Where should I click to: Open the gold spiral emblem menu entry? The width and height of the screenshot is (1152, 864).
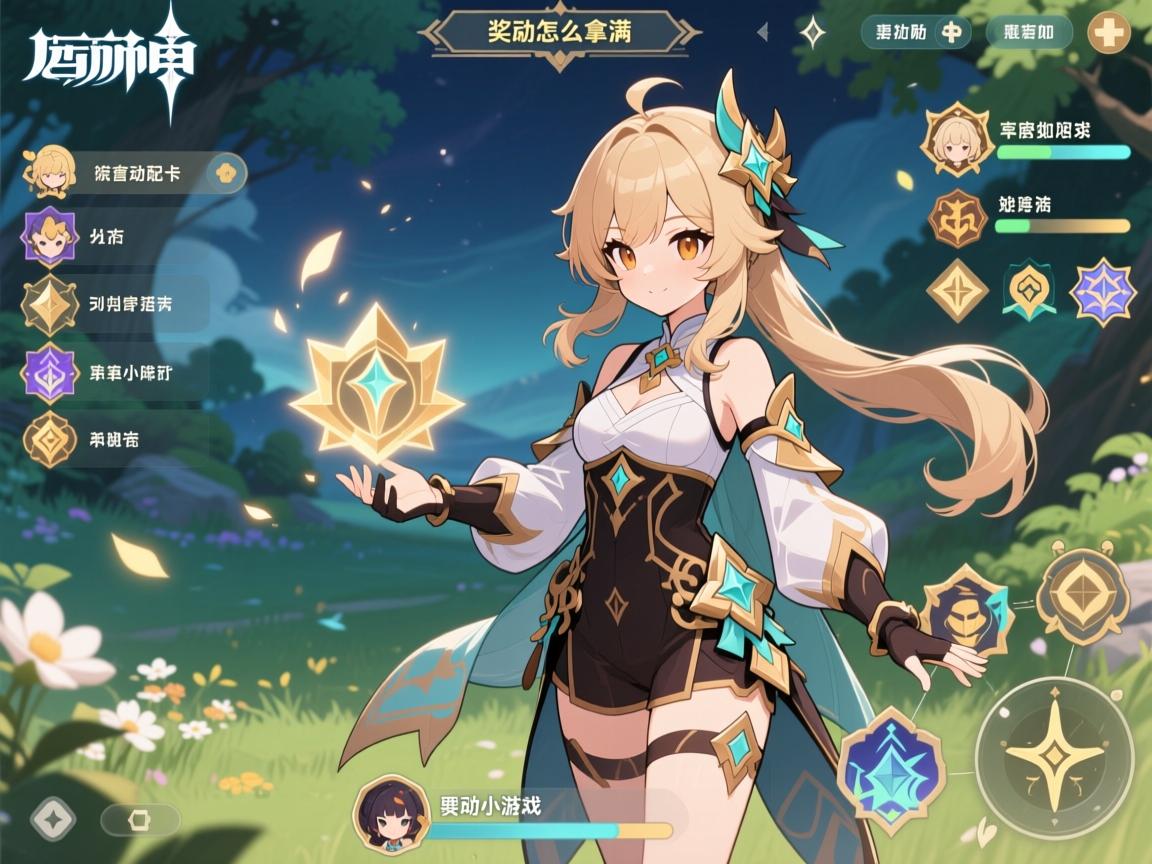pos(49,439)
